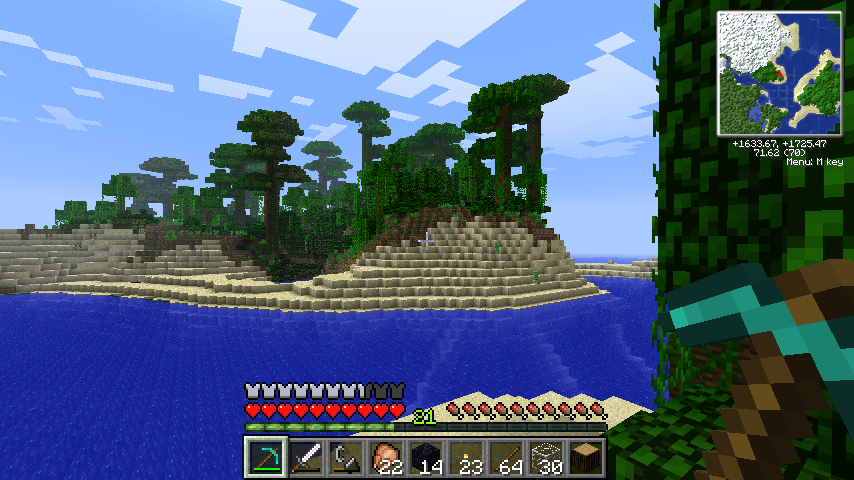Screen dimensions: 854x480
Task: Select the torch stack of 23
Action: [466, 458]
